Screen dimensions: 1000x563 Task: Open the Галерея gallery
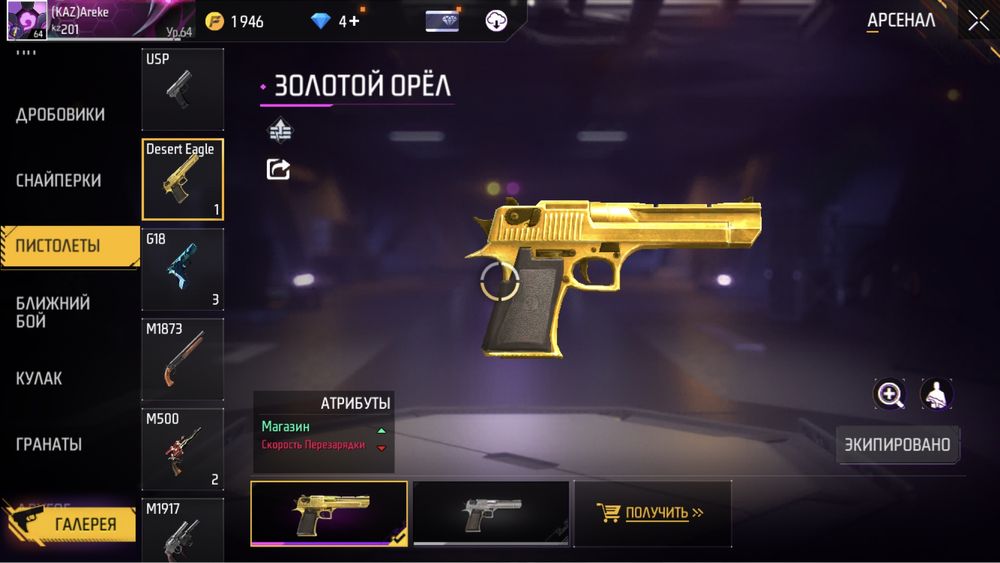pos(72,524)
